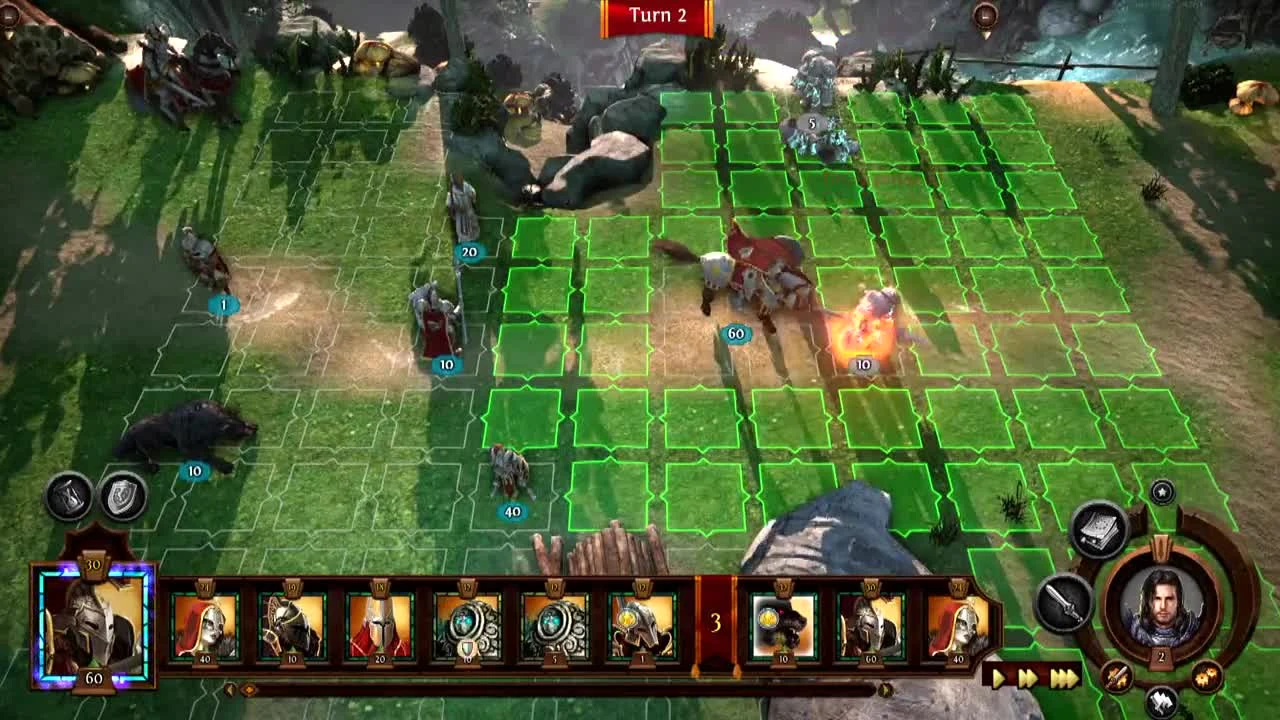This screenshot has height=720, width=1280.
Task: Enable double-speed combat animation
Action: click(x=1027, y=676)
